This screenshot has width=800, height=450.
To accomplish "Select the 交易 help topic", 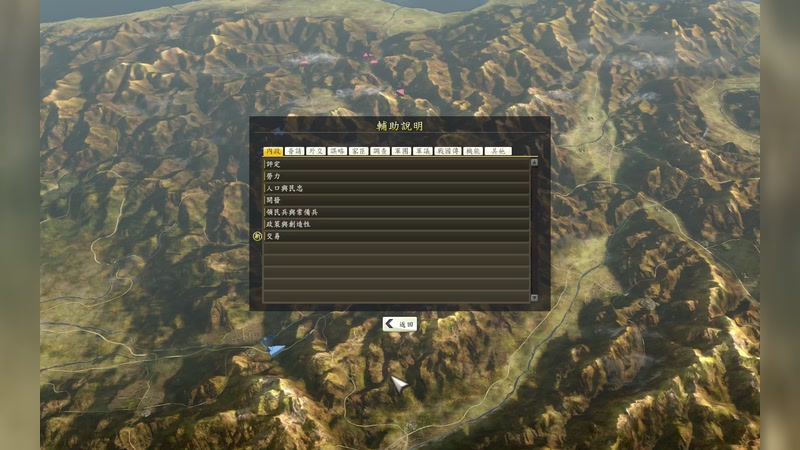I will click(396, 237).
